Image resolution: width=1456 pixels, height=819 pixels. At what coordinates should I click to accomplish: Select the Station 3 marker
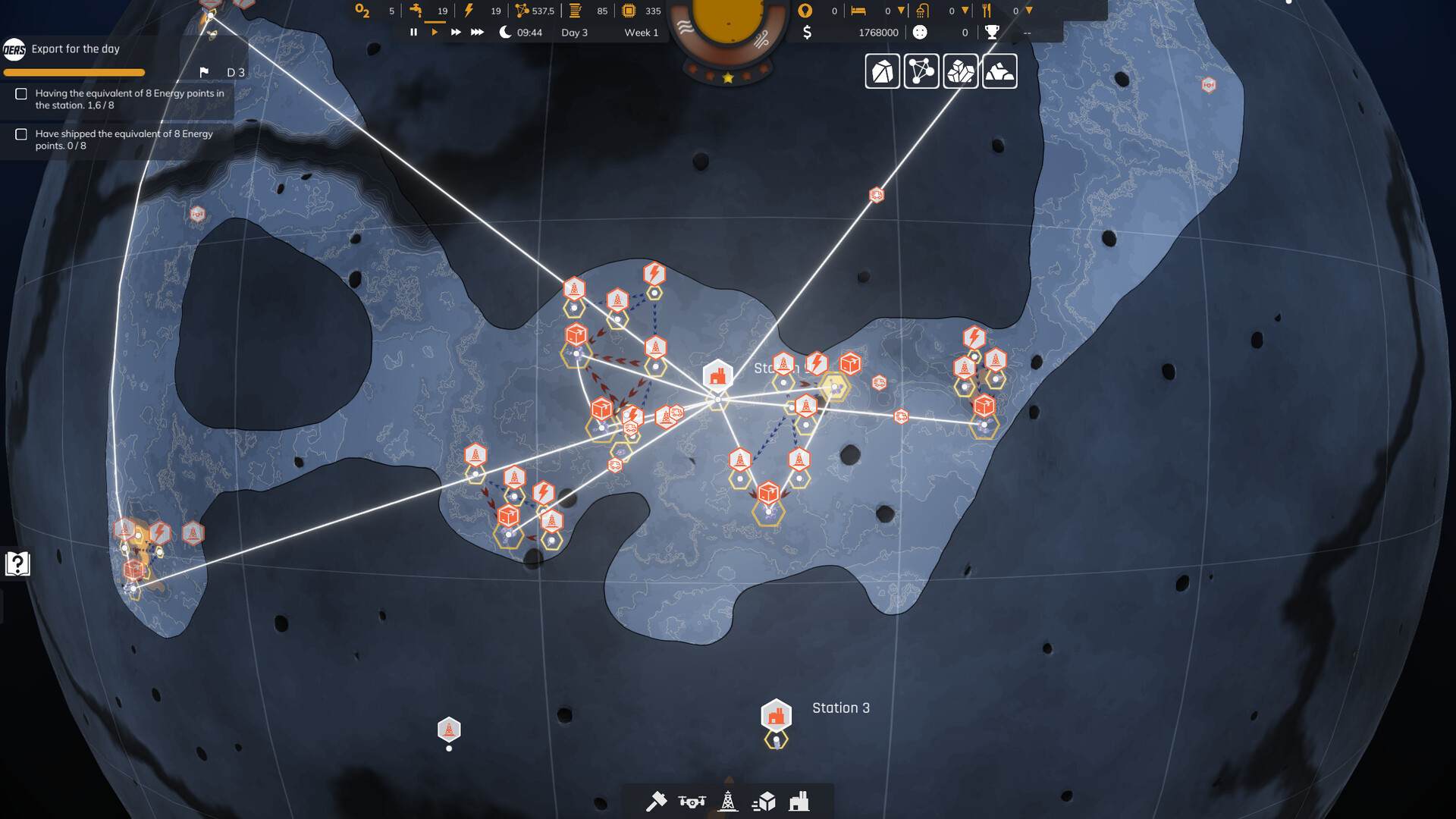tap(776, 716)
